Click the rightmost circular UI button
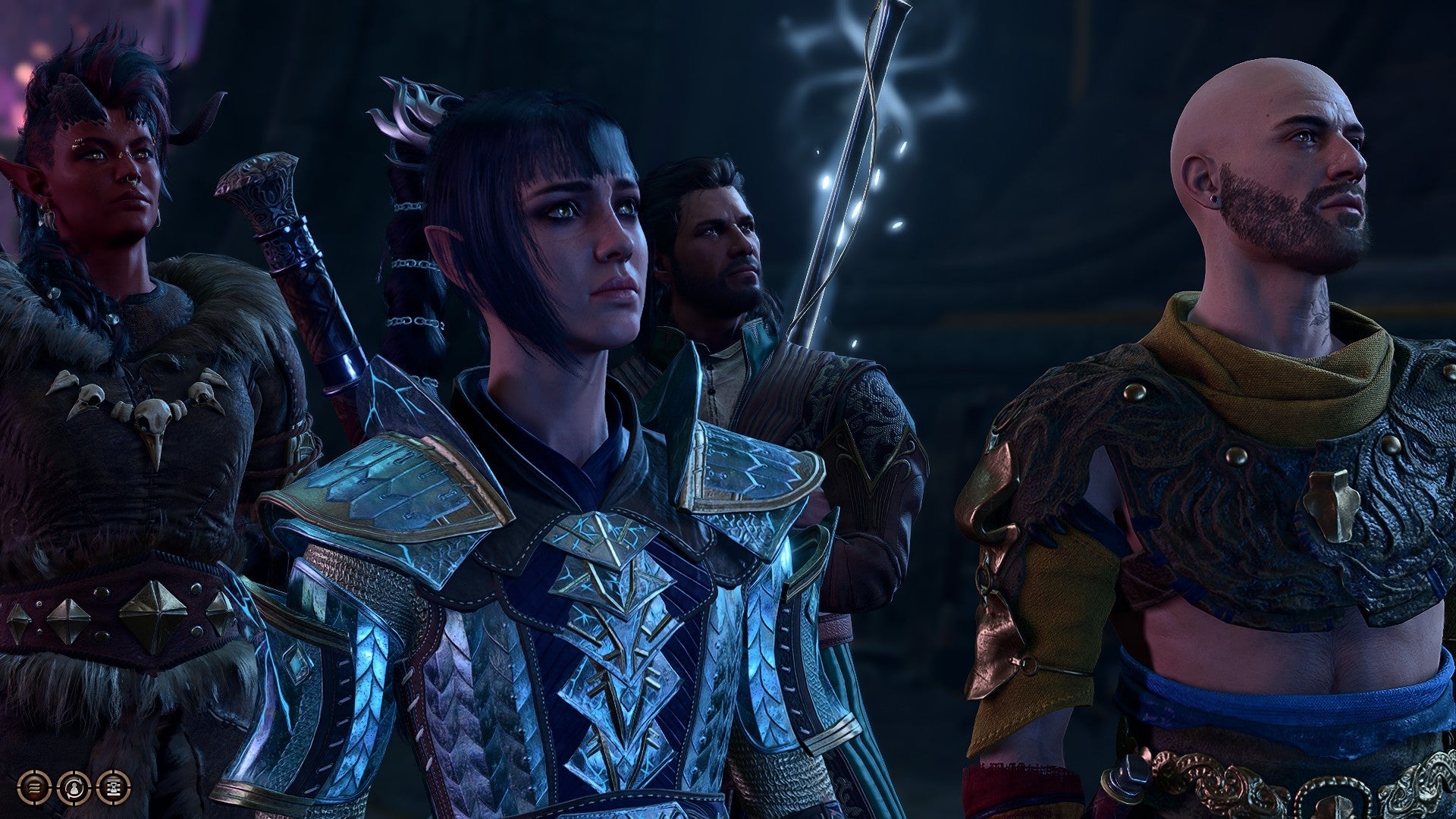1456x819 pixels. tap(111, 787)
